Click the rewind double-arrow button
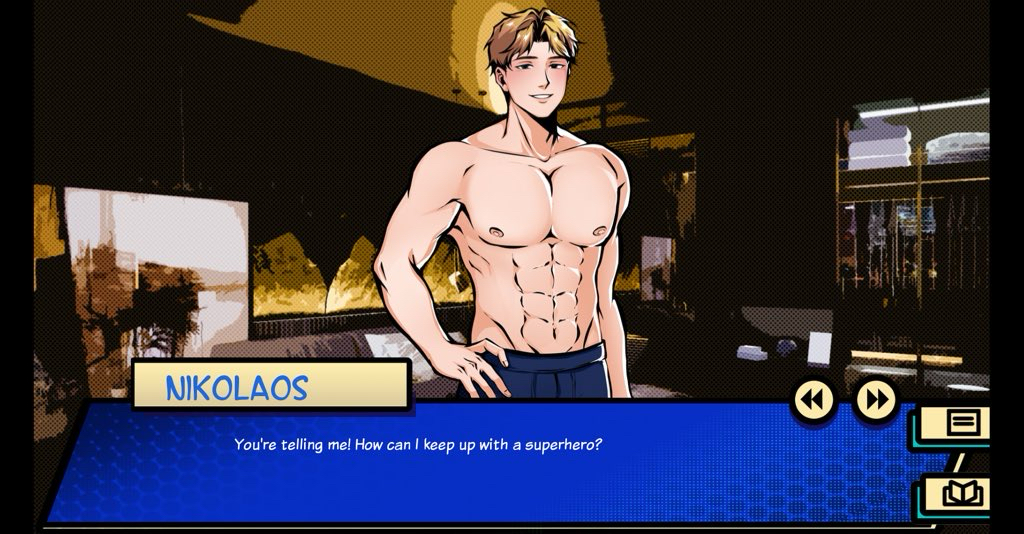 click(814, 400)
